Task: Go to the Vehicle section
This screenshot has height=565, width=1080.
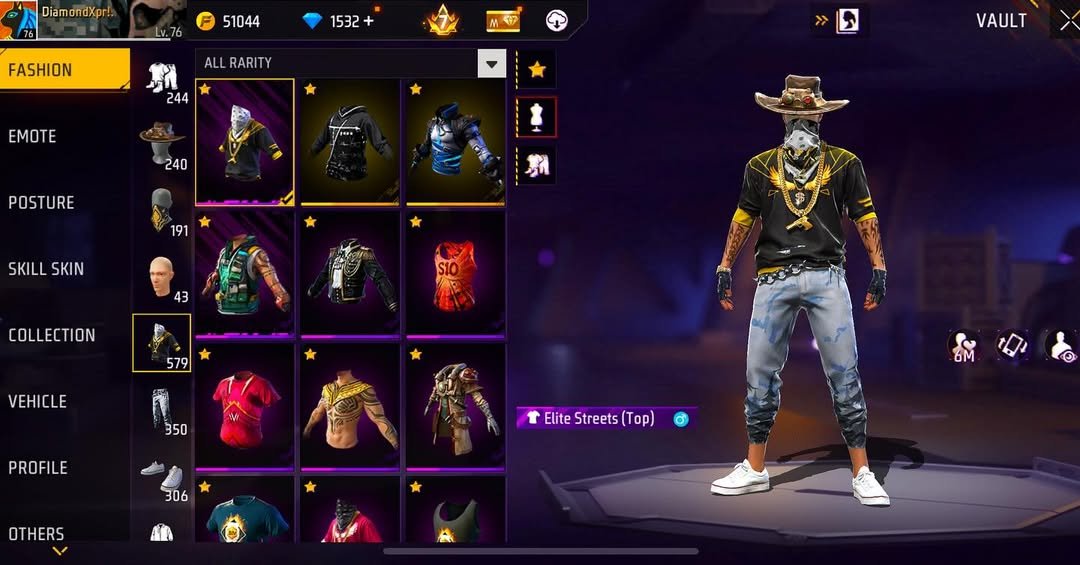Action: pyautogui.click(x=38, y=402)
